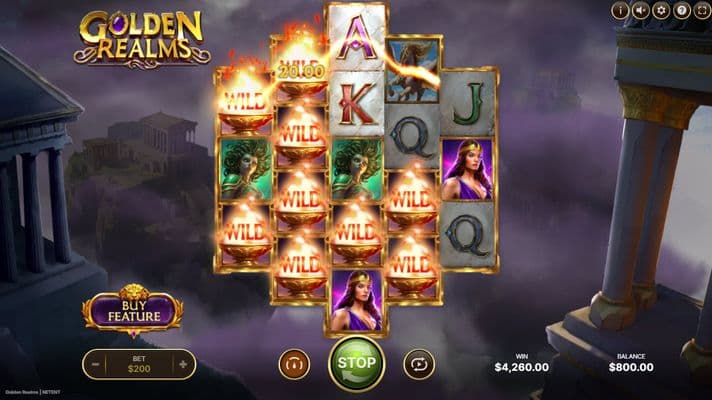
Task: Toggle fullscreen mode
Action: 702,11
